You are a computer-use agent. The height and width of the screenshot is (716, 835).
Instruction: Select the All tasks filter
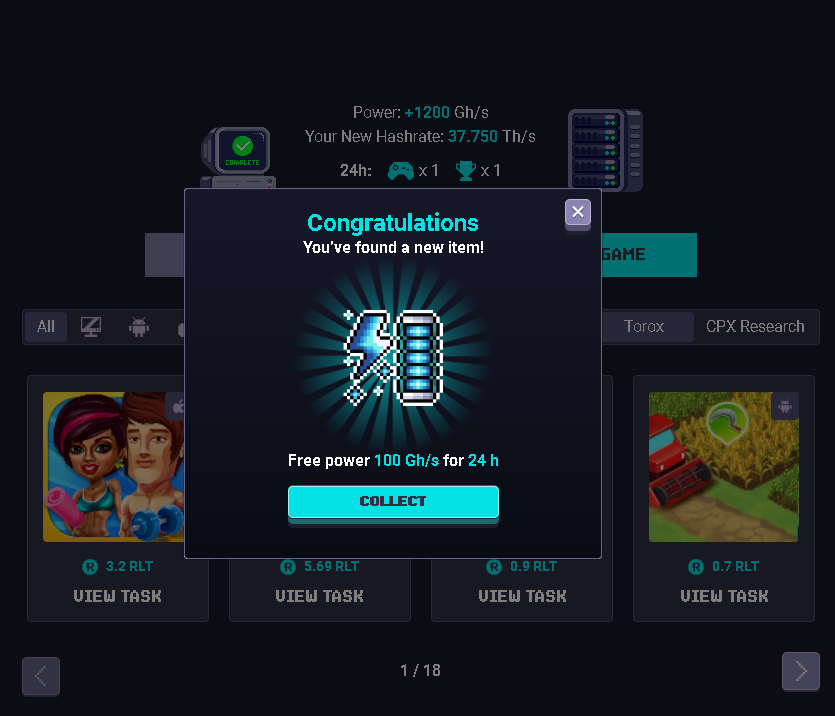pos(46,326)
